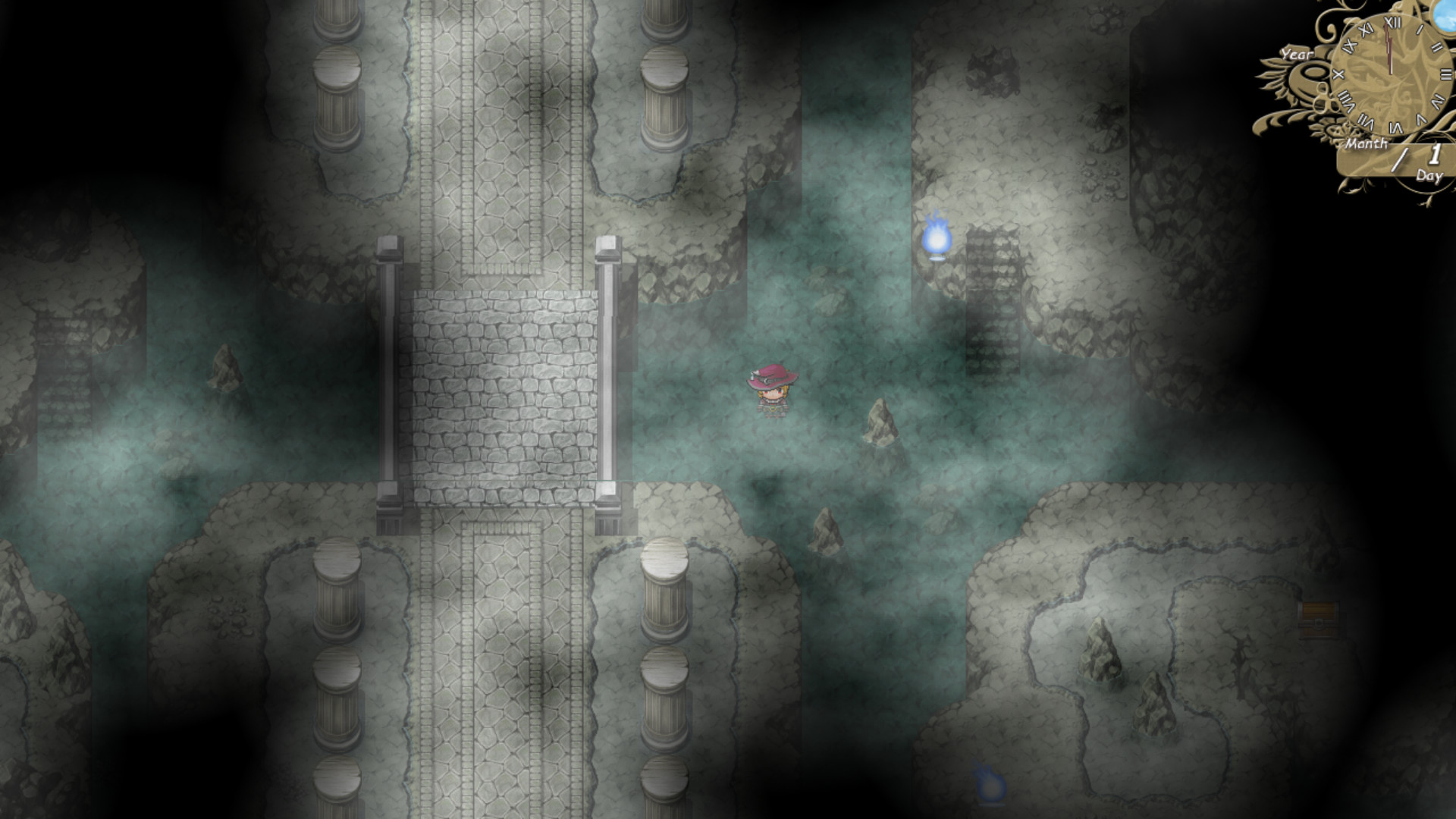
Task: Select the Year label on the HUD
Action: [x=1298, y=55]
